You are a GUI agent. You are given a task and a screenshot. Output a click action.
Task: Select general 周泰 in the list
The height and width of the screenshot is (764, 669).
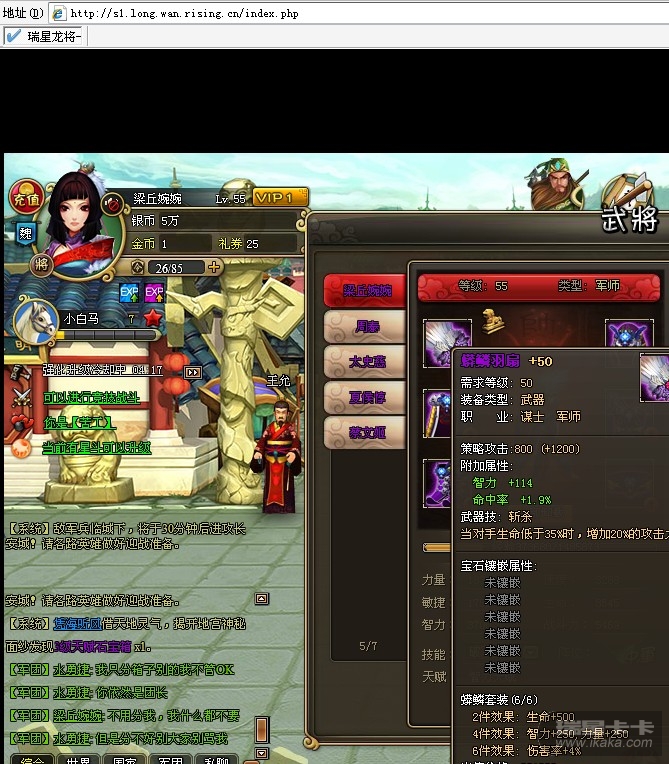pos(364,327)
